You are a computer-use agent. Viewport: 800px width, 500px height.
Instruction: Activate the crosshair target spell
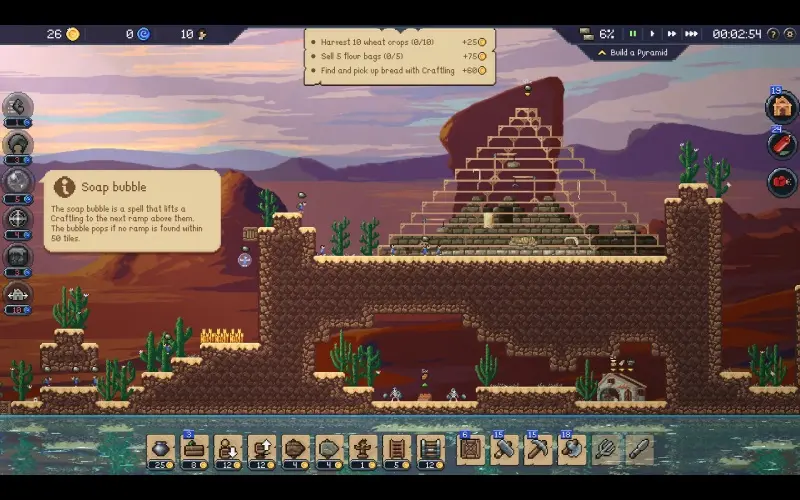(x=18, y=218)
